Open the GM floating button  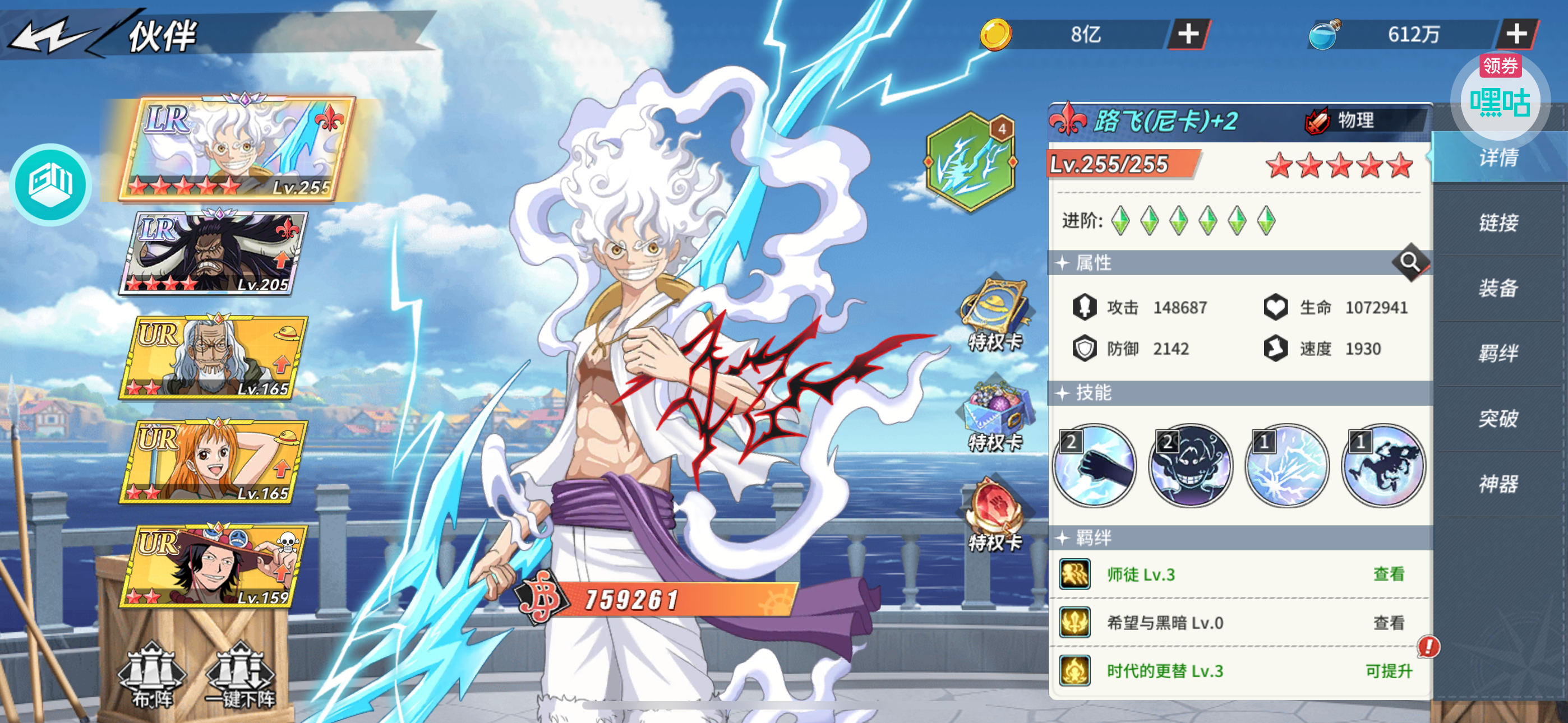pos(50,184)
